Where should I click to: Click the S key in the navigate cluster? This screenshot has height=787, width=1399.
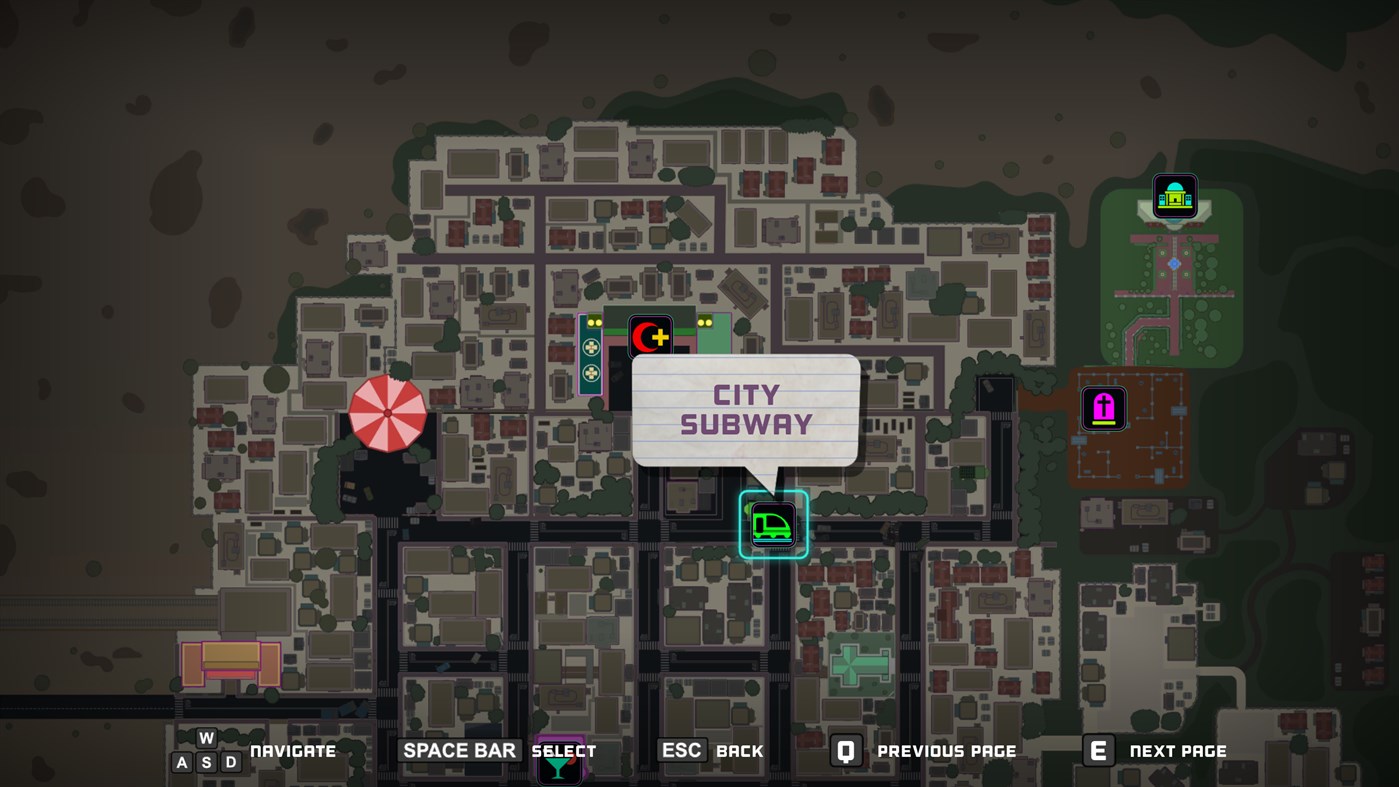tap(205, 762)
